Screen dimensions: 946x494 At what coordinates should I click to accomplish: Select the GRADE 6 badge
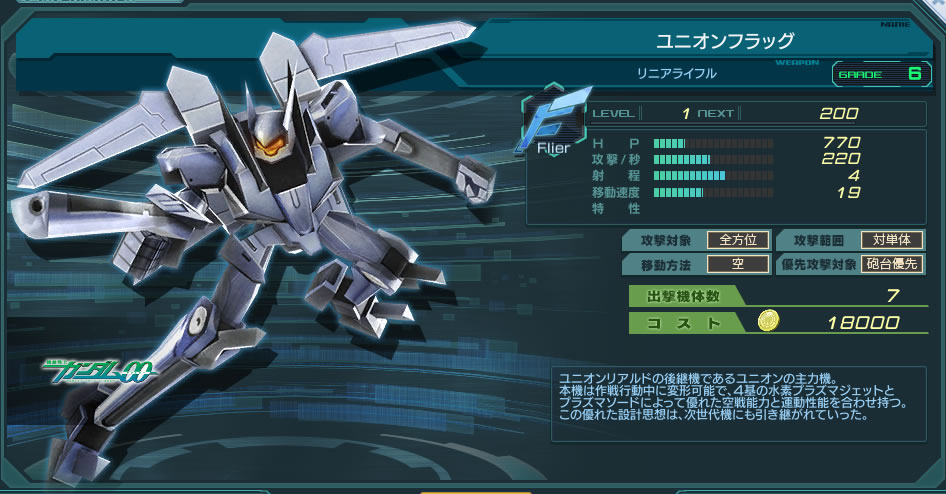pyautogui.click(x=880, y=74)
